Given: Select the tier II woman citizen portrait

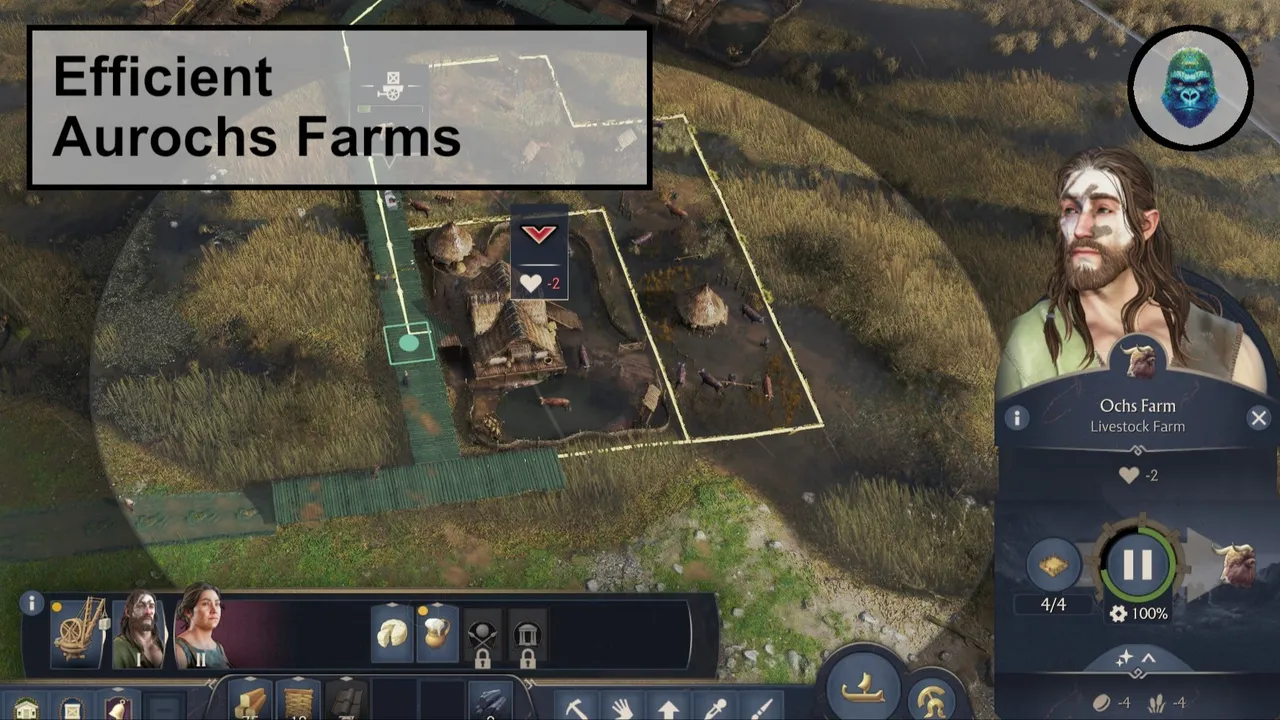Looking at the screenshot, I should point(198,631).
